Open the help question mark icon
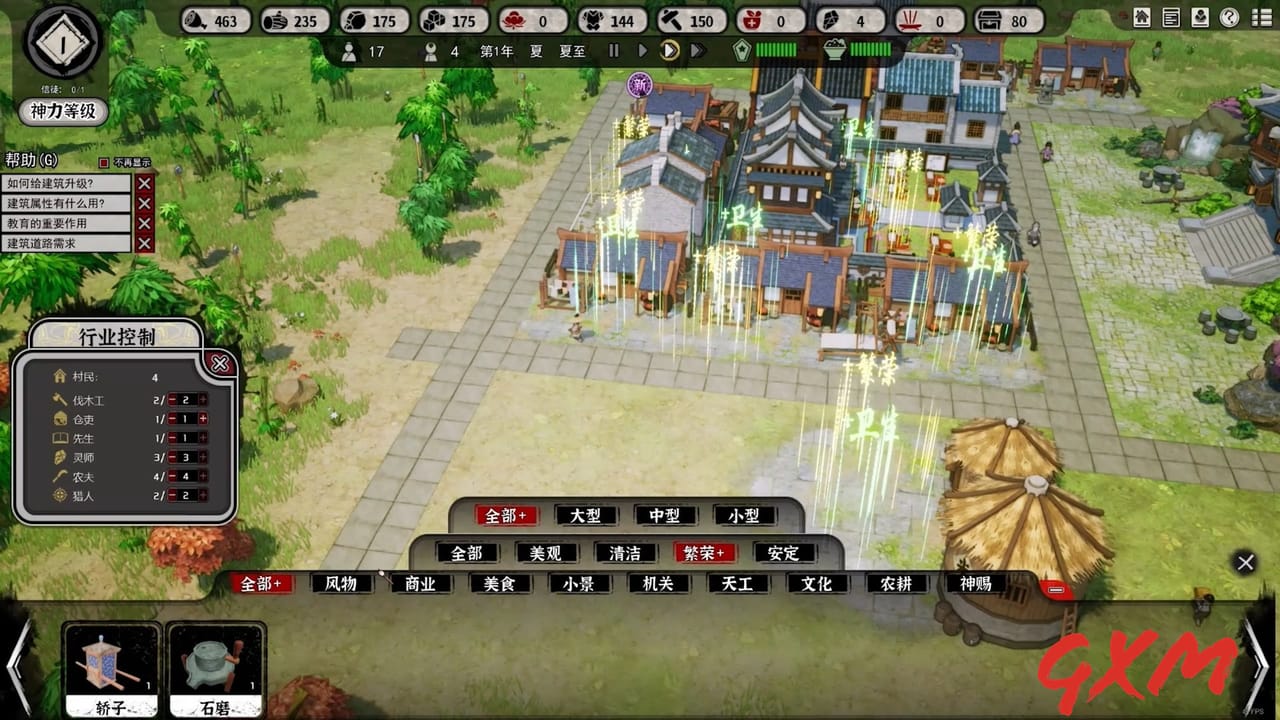The width and height of the screenshot is (1280, 720). [1228, 17]
